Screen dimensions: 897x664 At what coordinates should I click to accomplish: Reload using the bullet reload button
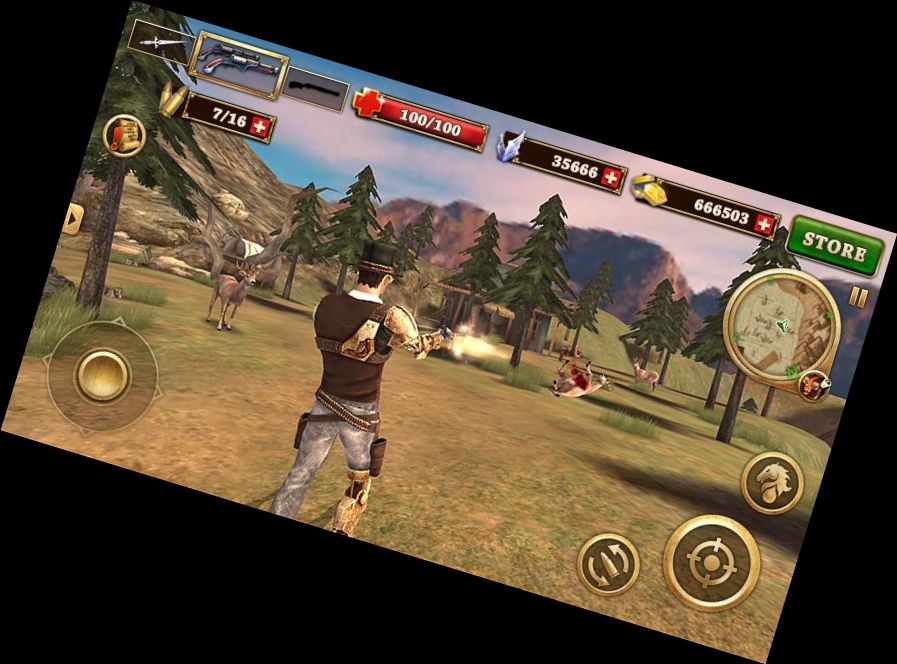point(608,562)
